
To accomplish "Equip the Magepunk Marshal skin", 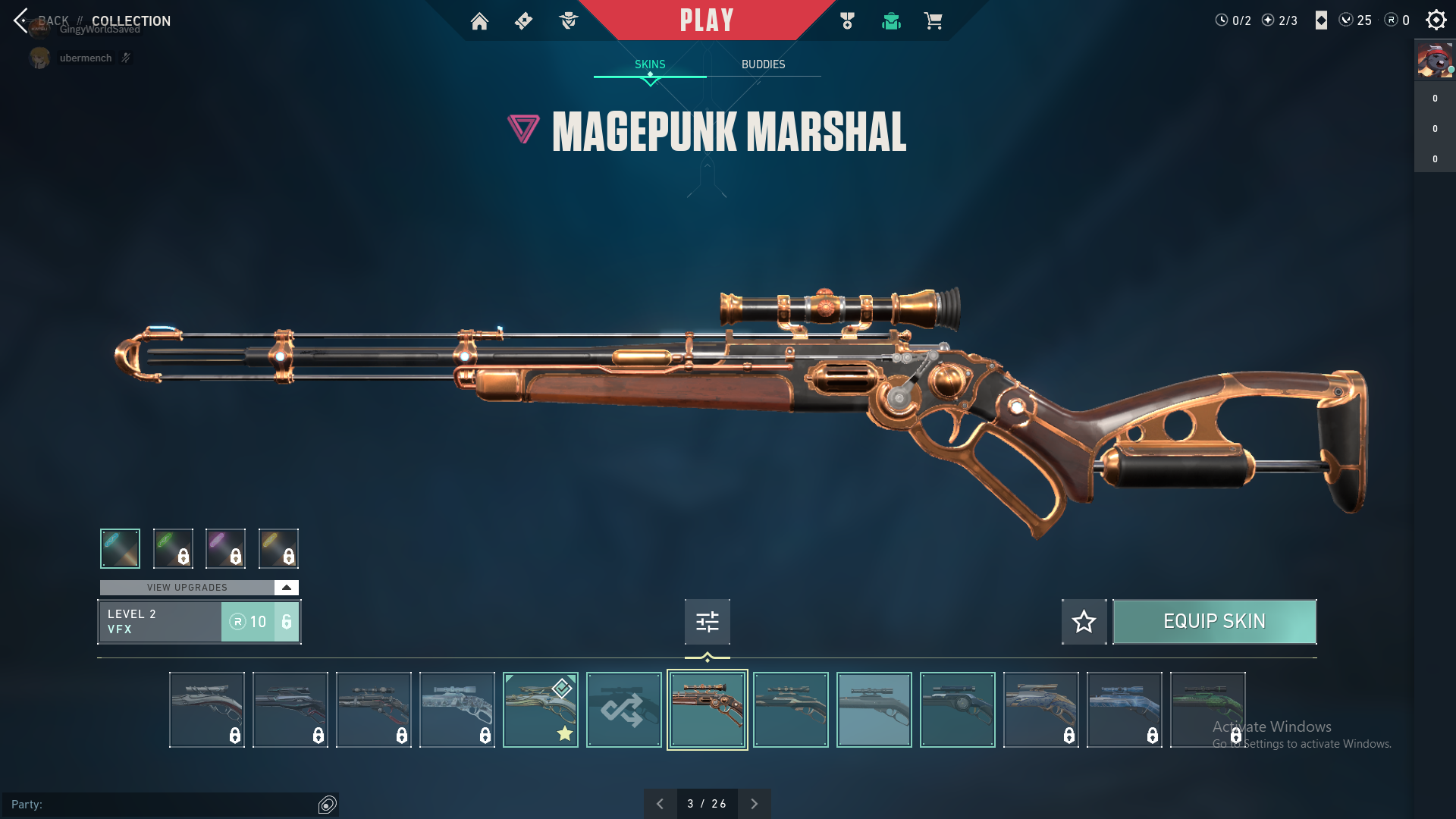I will [x=1214, y=622].
